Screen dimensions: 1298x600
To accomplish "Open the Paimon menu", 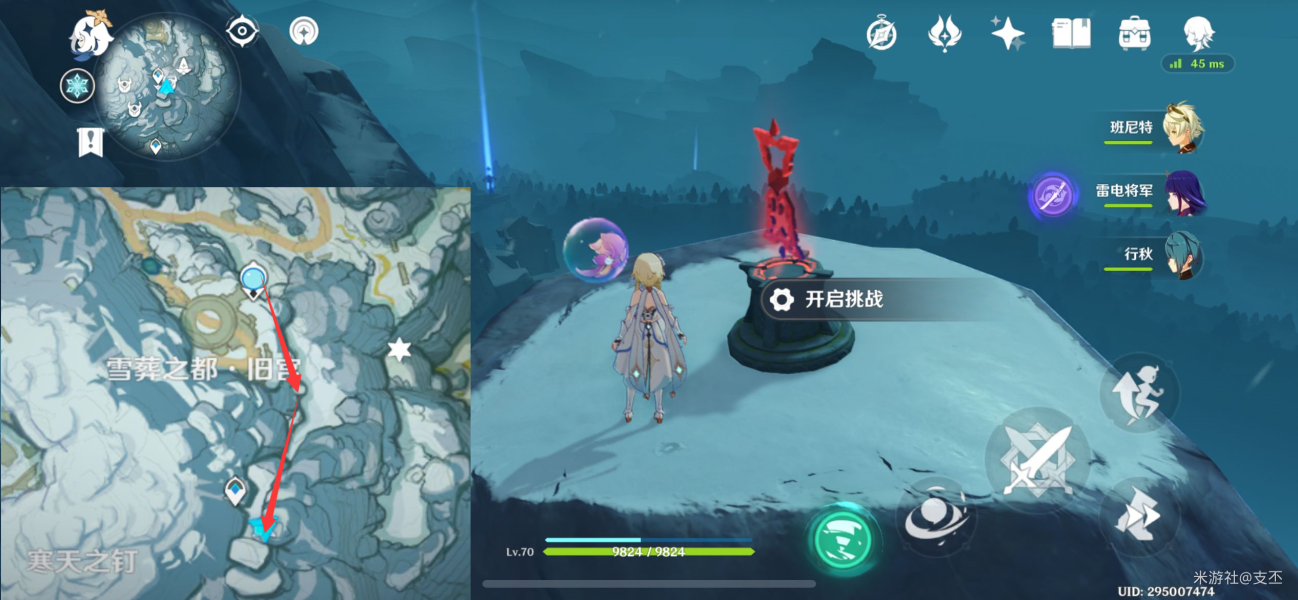I will (91, 34).
